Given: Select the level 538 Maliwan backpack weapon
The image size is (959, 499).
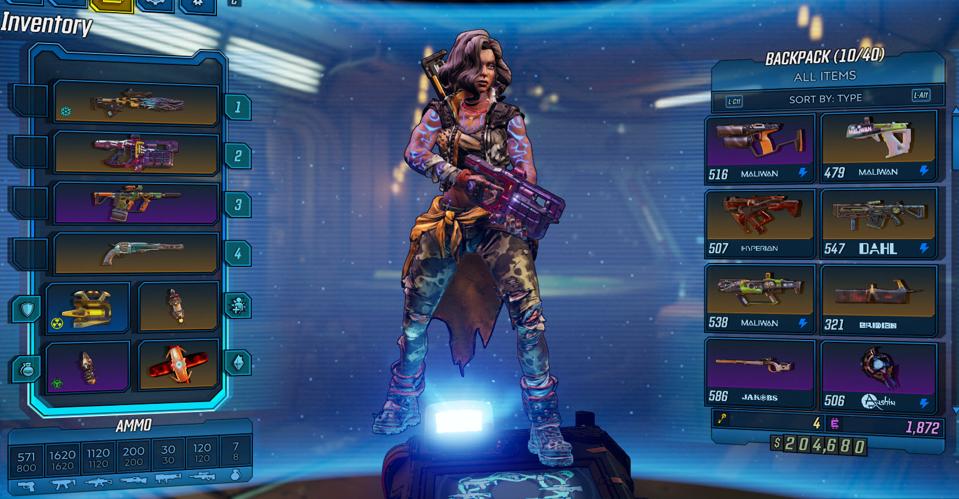Looking at the screenshot, I should coord(761,298).
